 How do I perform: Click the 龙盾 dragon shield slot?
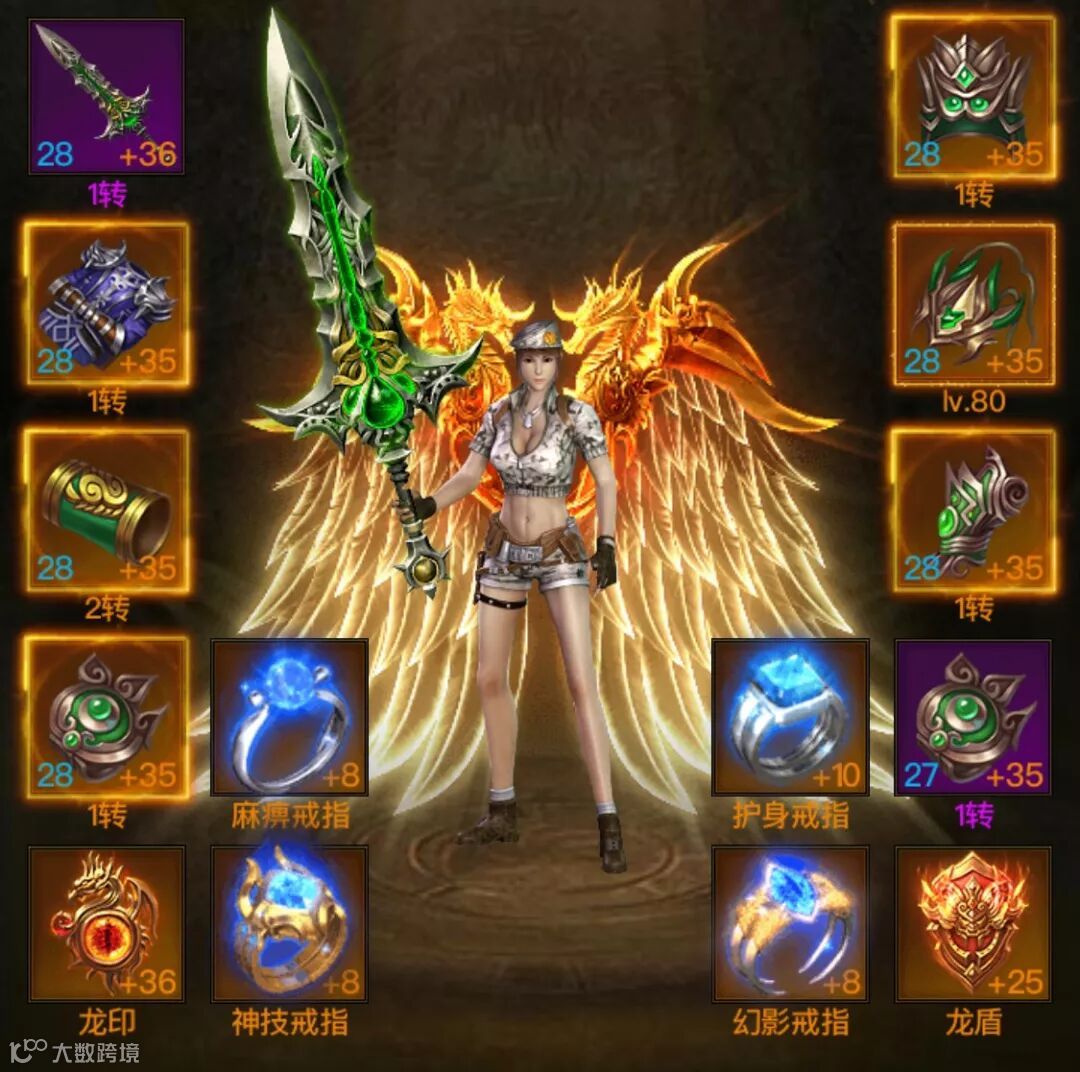pyautogui.click(x=973, y=924)
